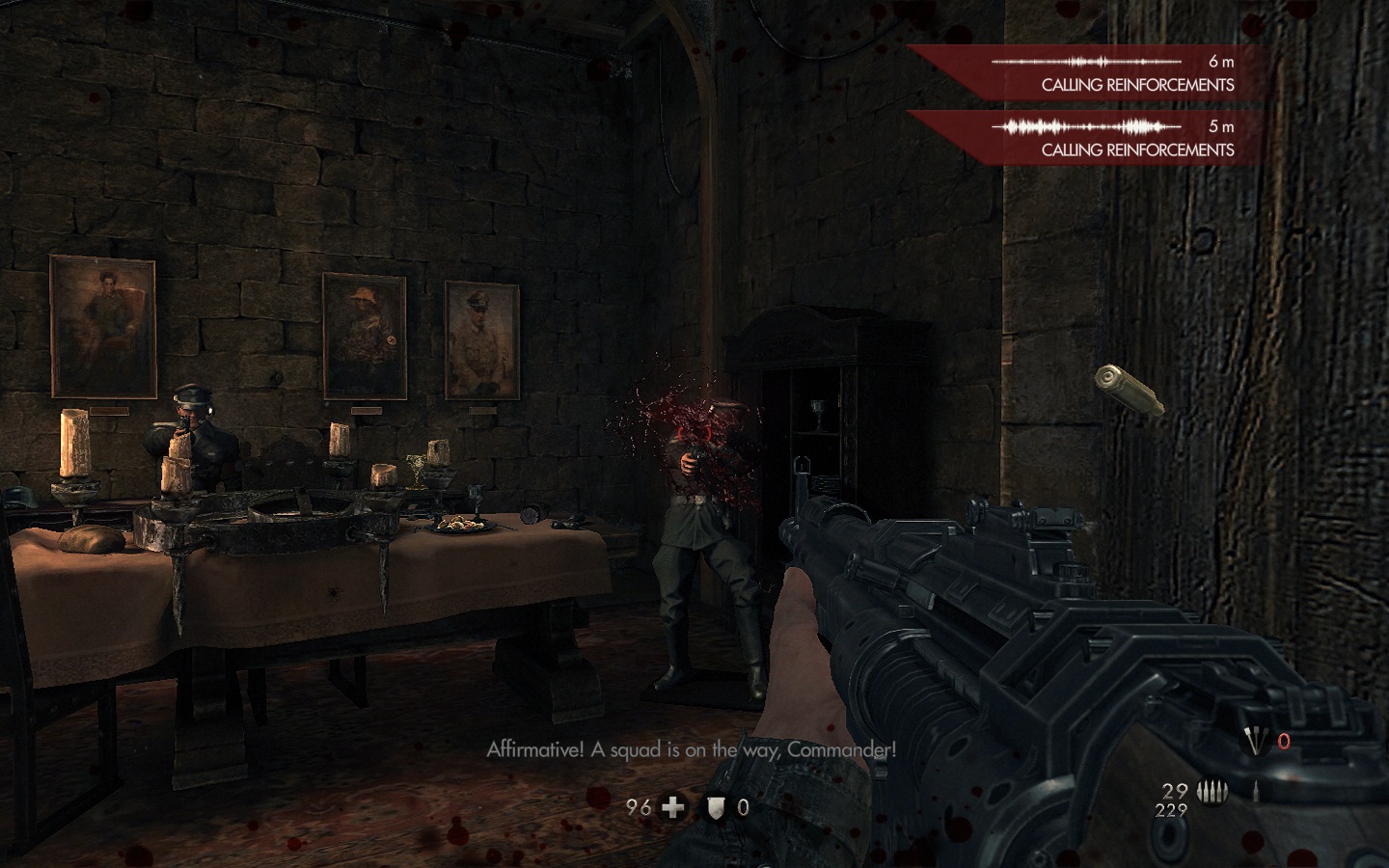Click the throwing knives icon
This screenshot has width=1389, height=868.
click(x=1253, y=741)
